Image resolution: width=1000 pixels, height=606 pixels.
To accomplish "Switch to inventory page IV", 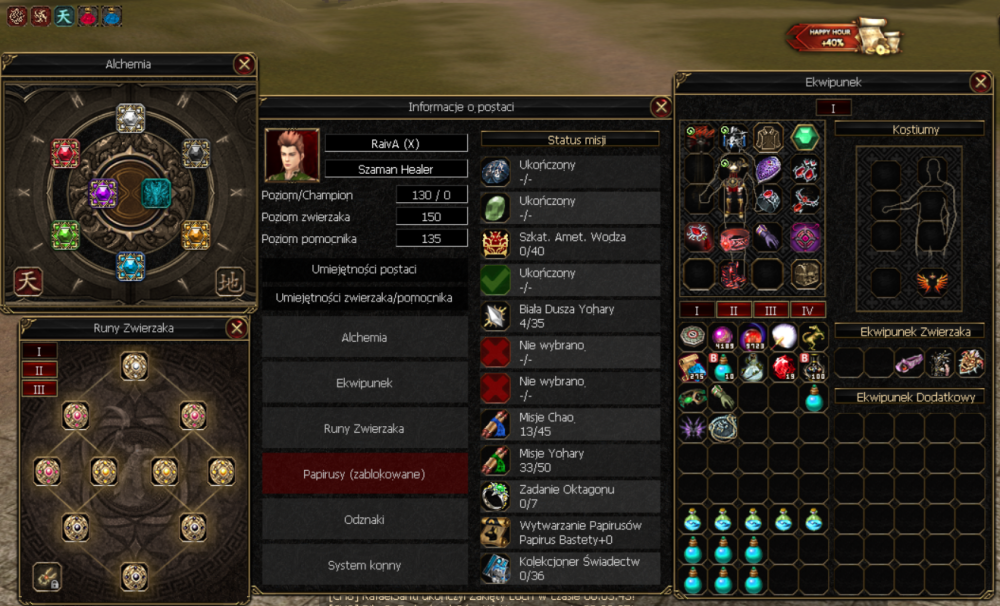I will coord(808,310).
